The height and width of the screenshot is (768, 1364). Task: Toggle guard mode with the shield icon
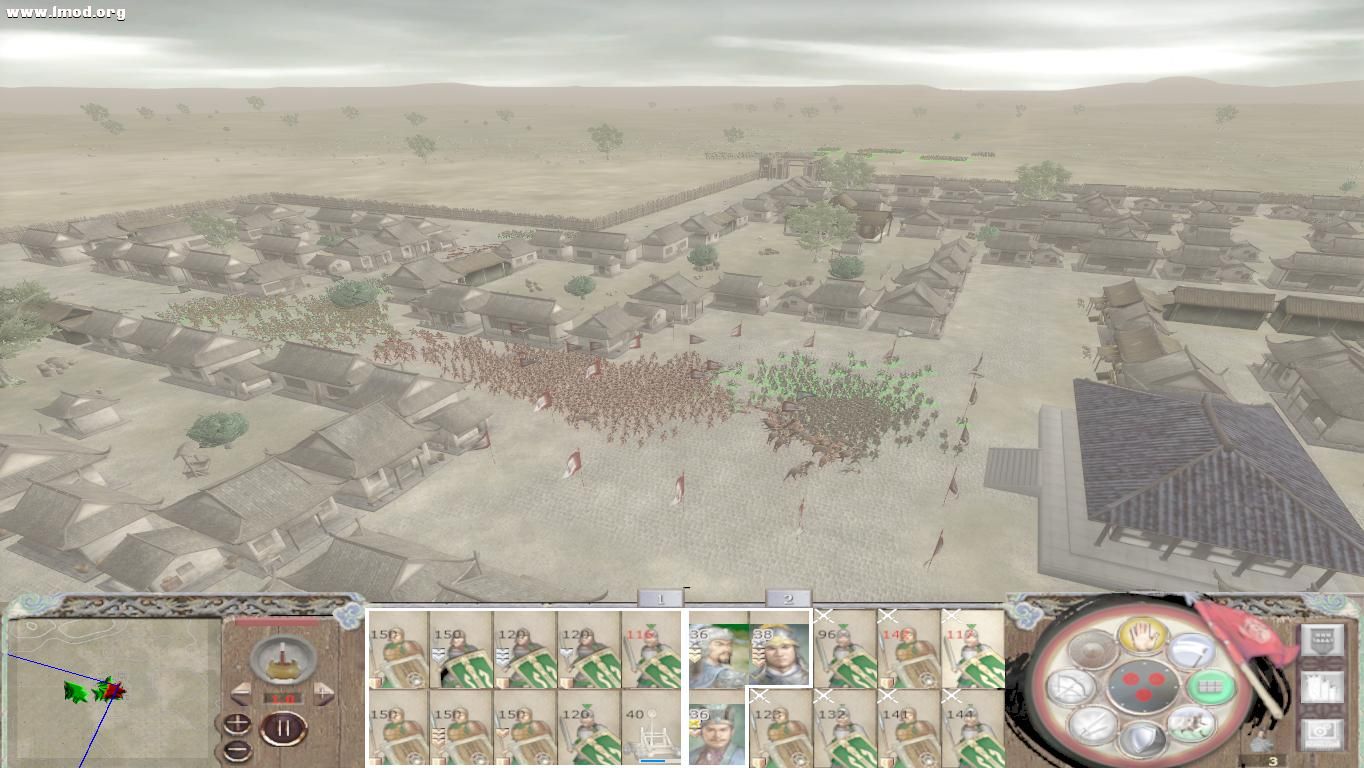coord(1145,735)
